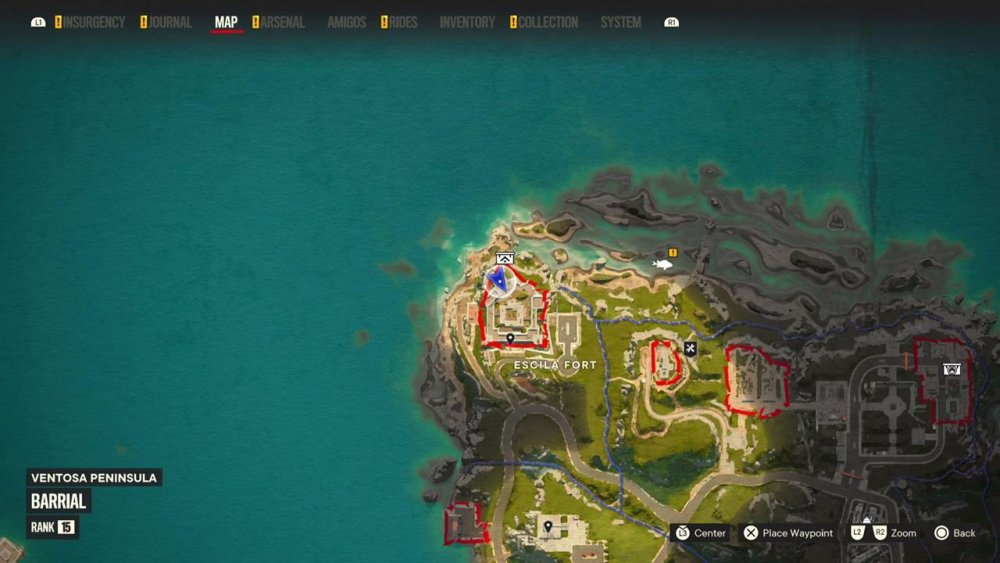Open the Arsenal tab
The width and height of the screenshot is (1000, 563).
(283, 22)
